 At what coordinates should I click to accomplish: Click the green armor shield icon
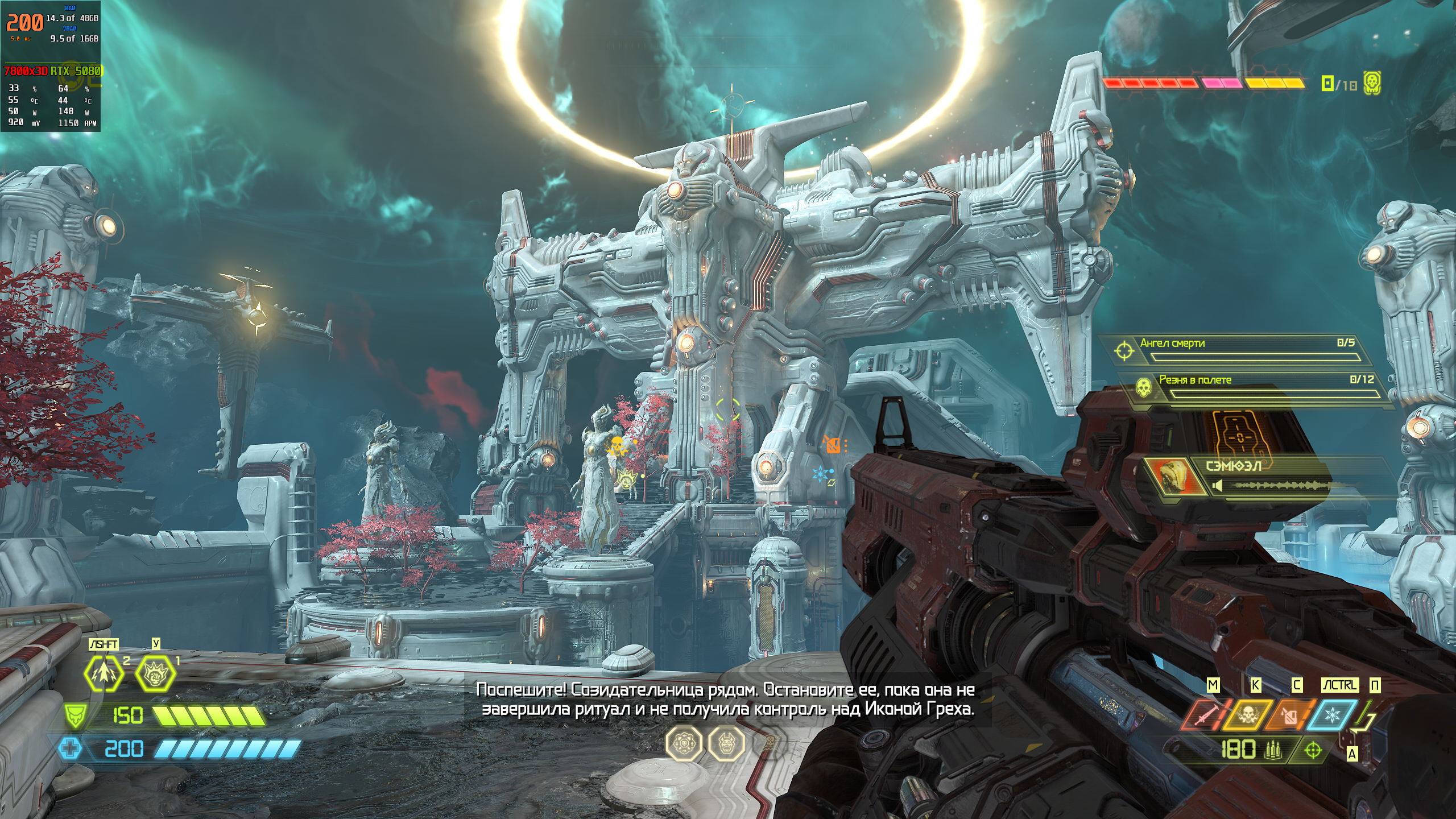coord(75,715)
